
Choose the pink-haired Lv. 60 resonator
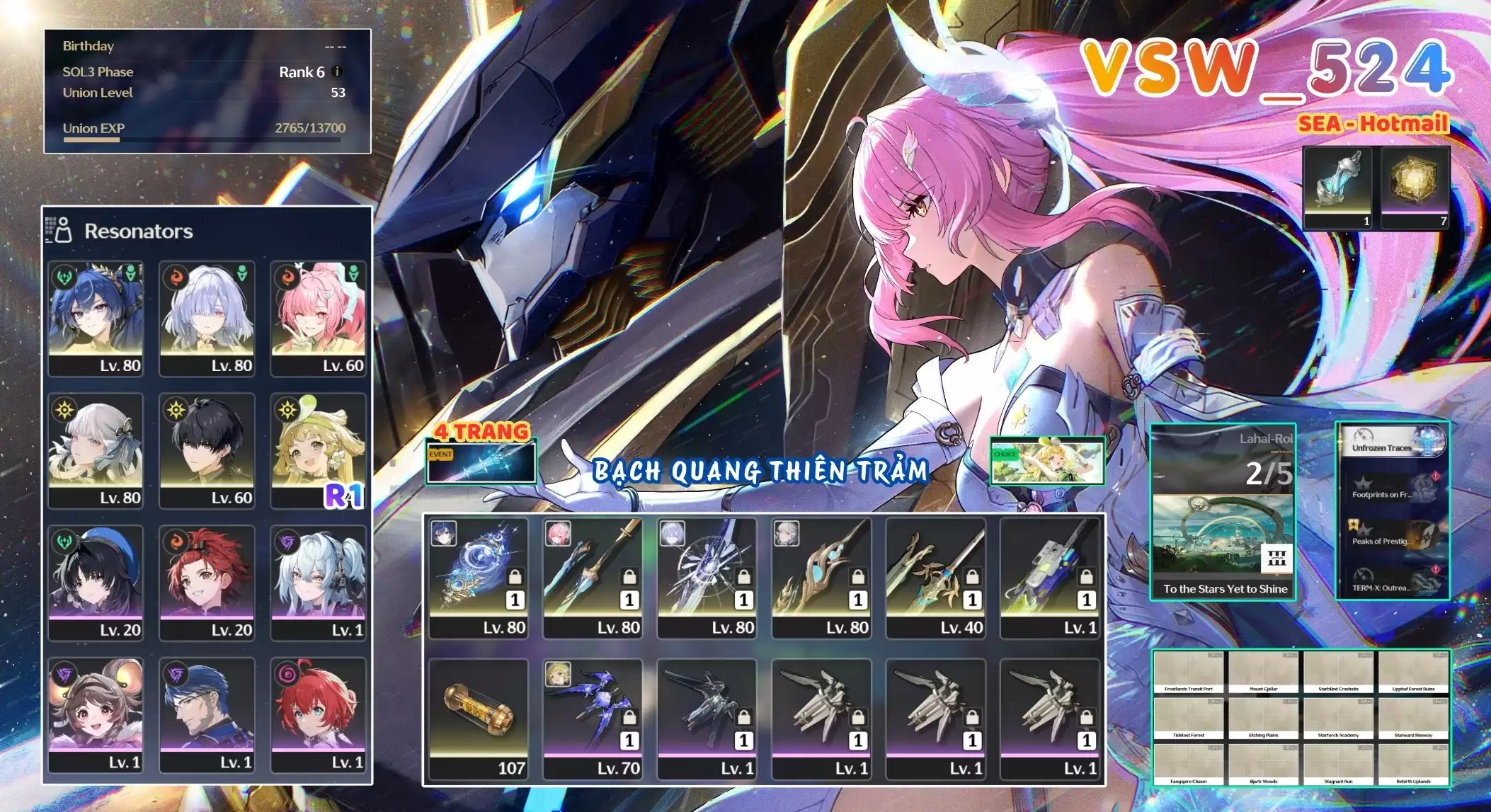point(319,318)
